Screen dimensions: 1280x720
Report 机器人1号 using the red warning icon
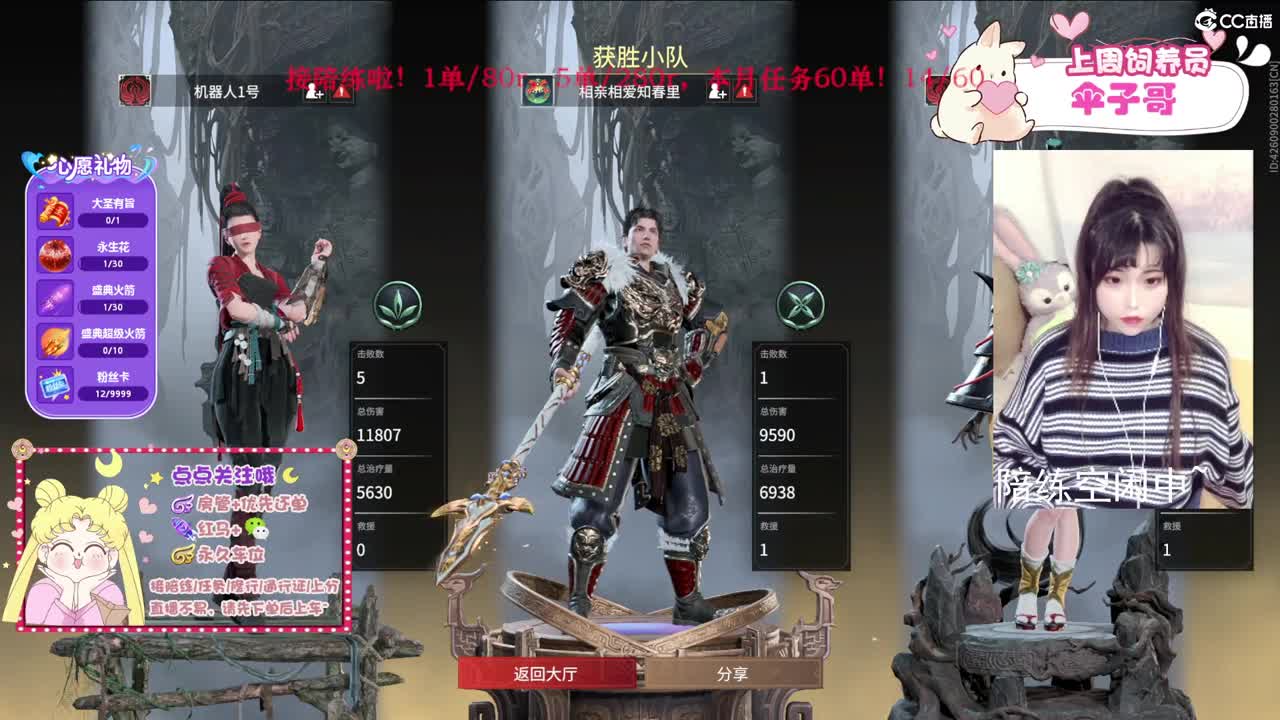[x=341, y=90]
